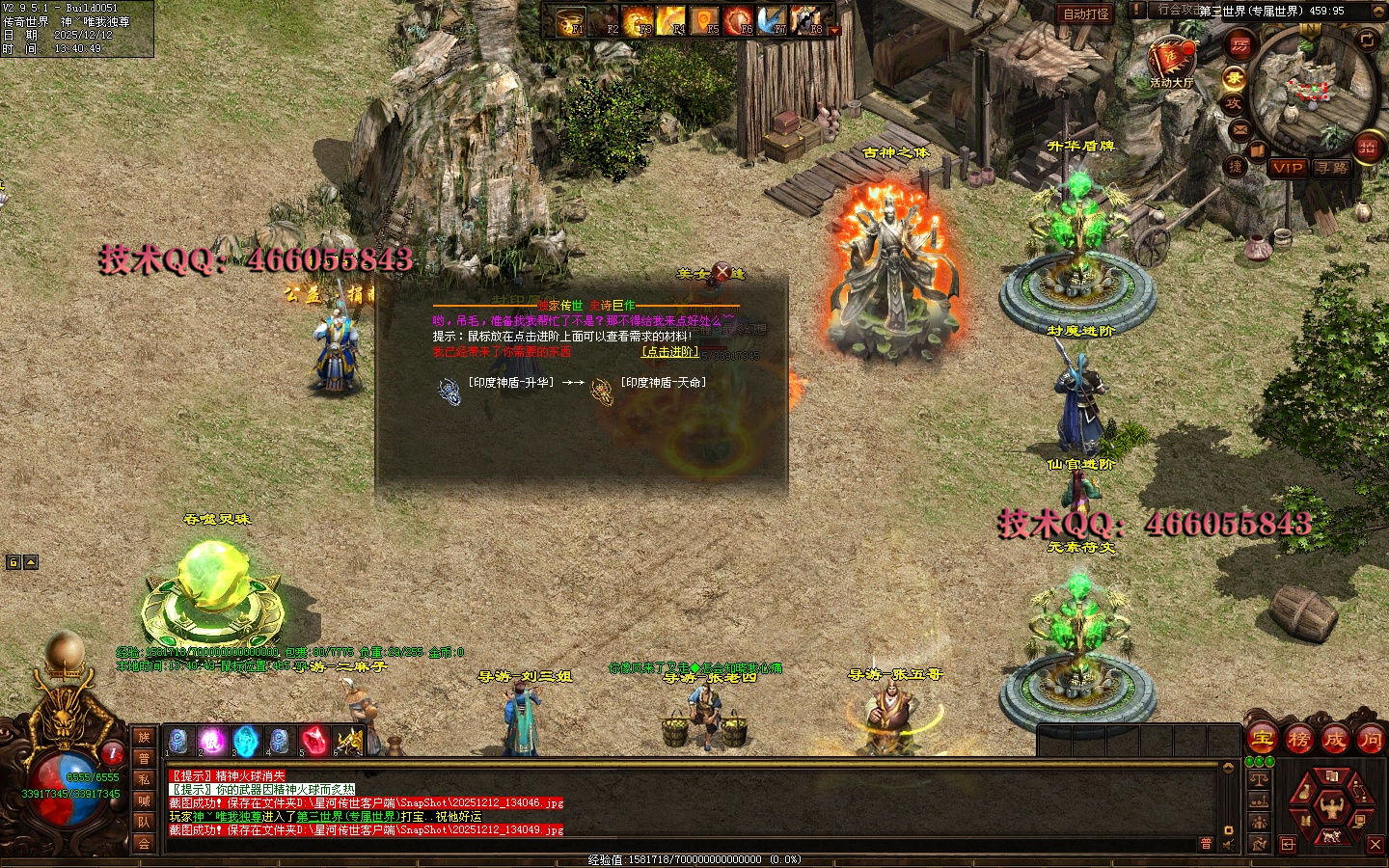Click the 点击进阶 upgrade link in the dialog
The image size is (1389, 868).
(x=670, y=352)
